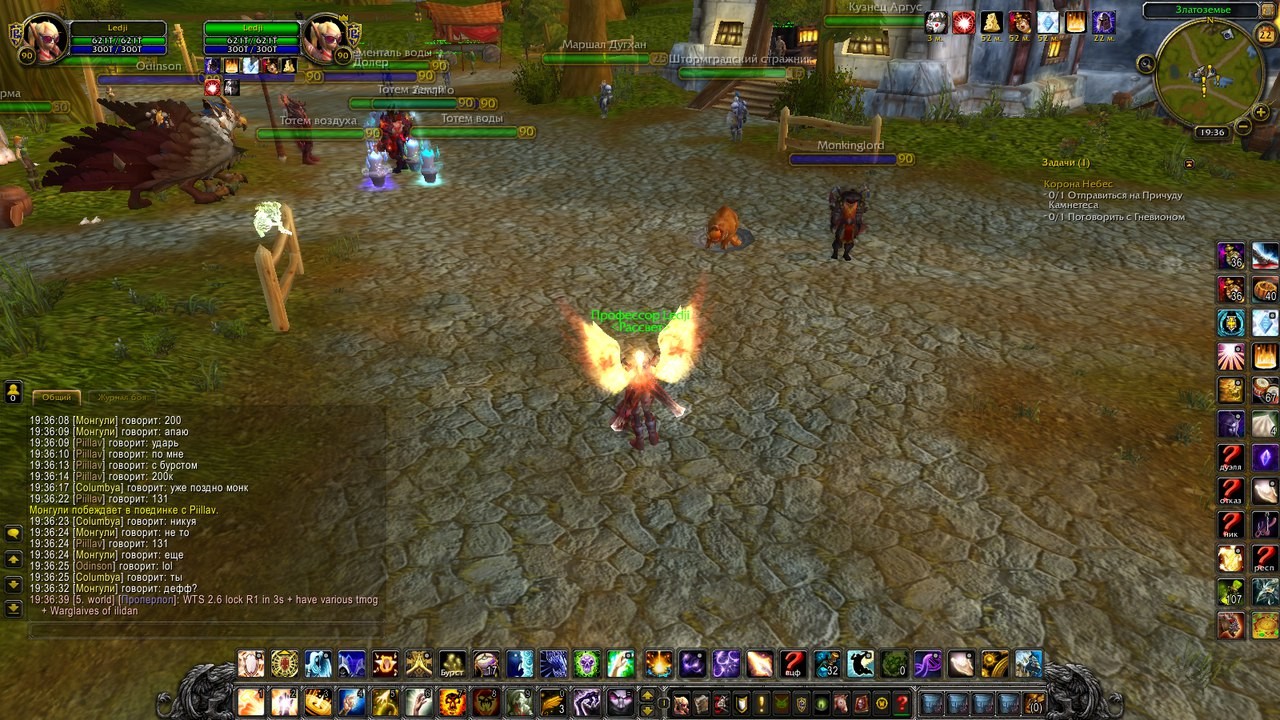Image resolution: width=1280 pixels, height=720 pixels.
Task: Click the Ledji player portrait frame
Action: tap(43, 39)
